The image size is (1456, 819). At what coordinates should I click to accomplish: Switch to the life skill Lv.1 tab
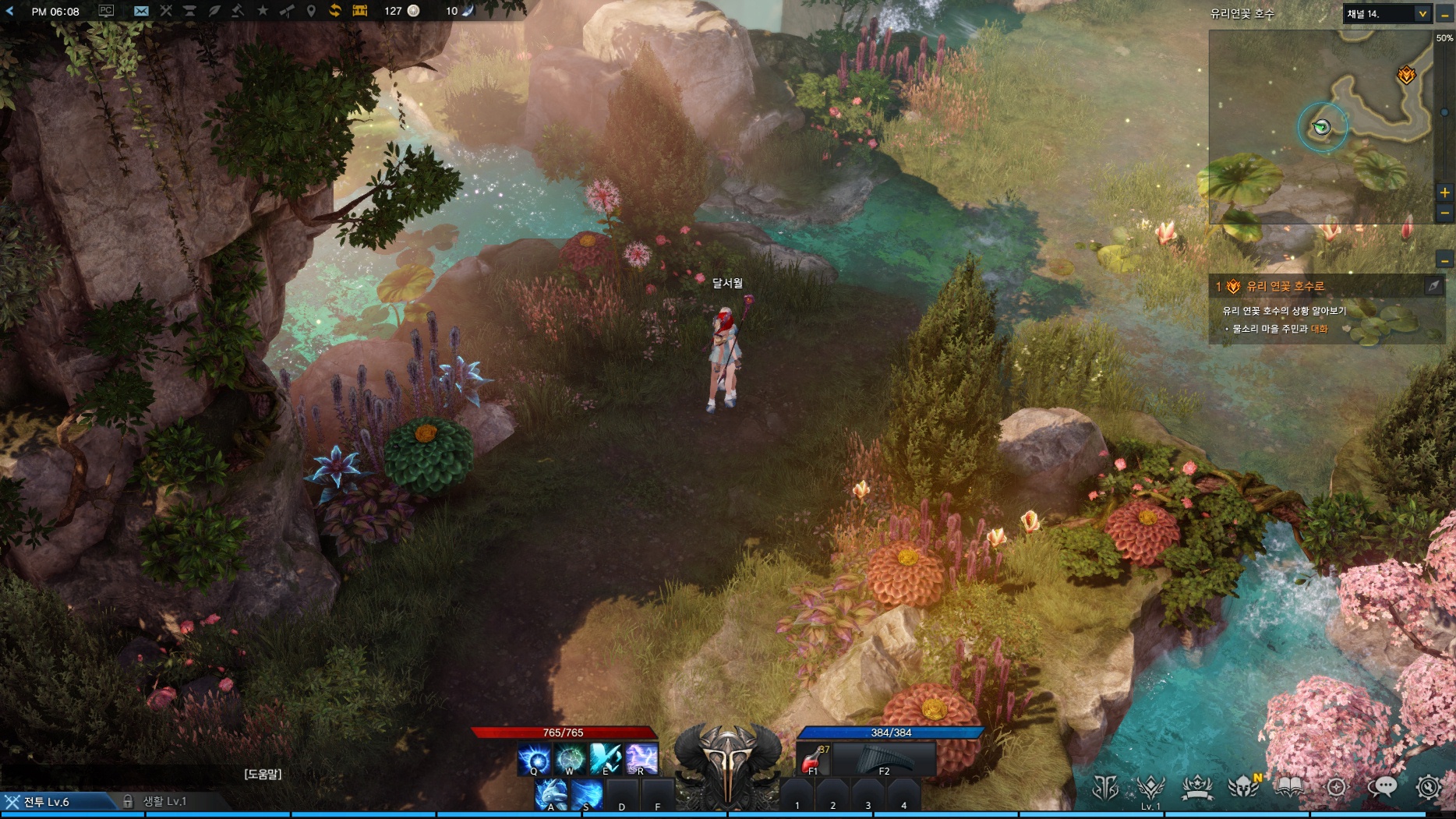tap(164, 801)
